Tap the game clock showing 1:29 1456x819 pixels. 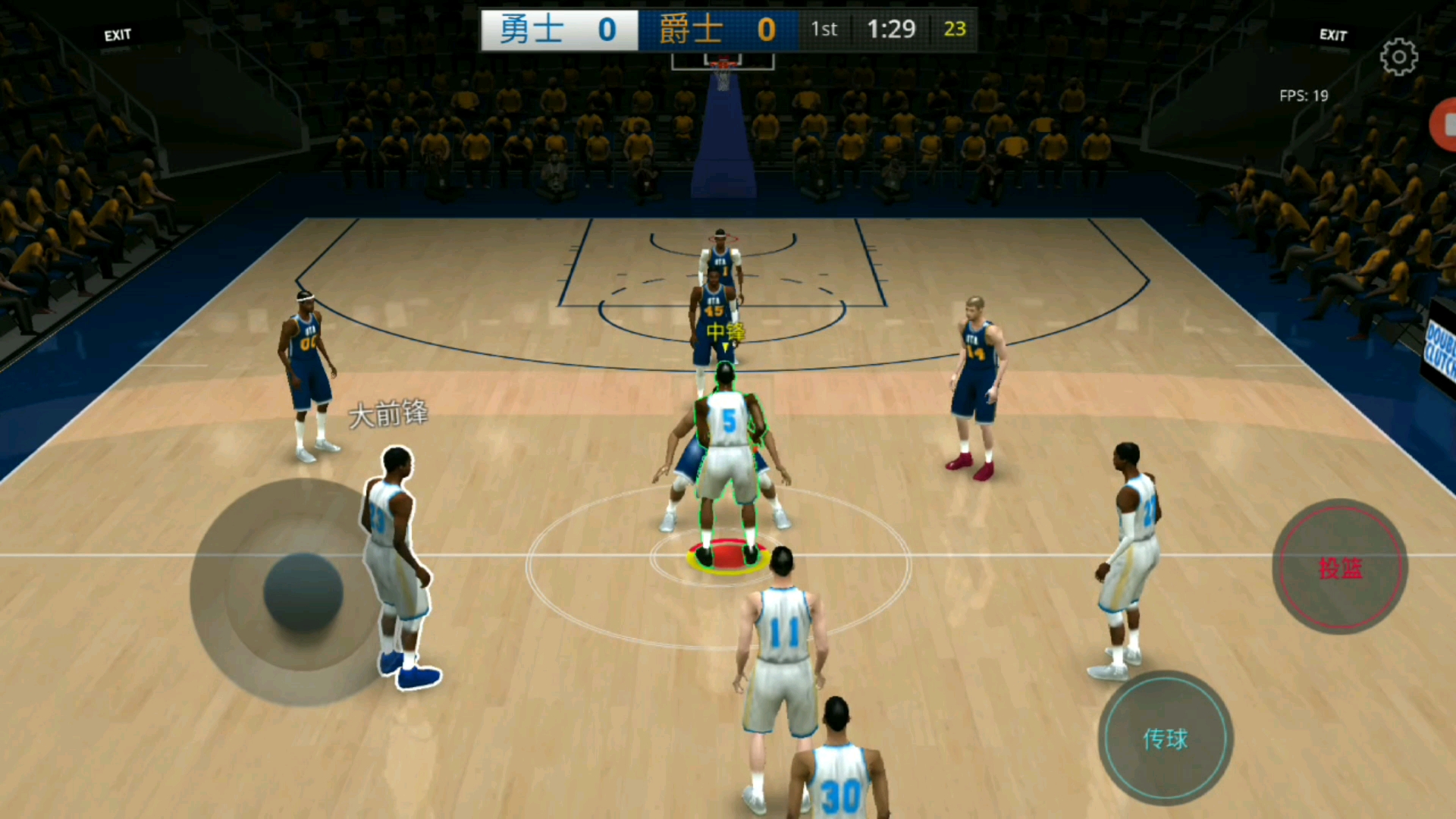pyautogui.click(x=893, y=29)
